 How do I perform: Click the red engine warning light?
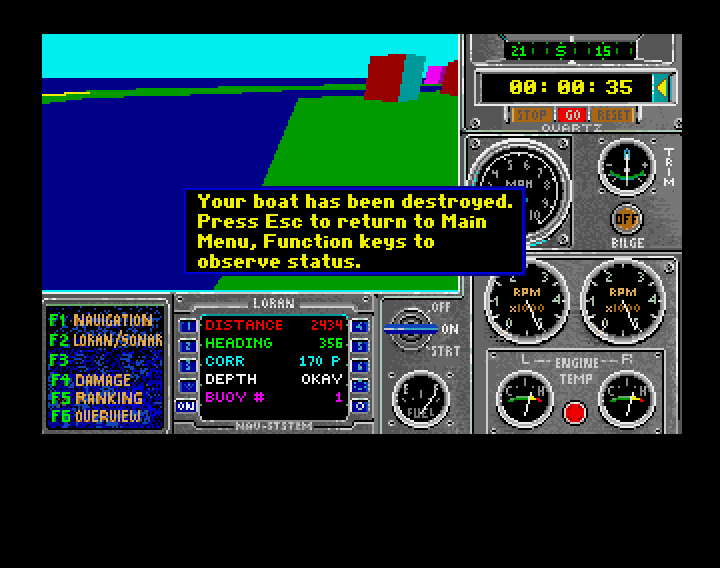573,411
